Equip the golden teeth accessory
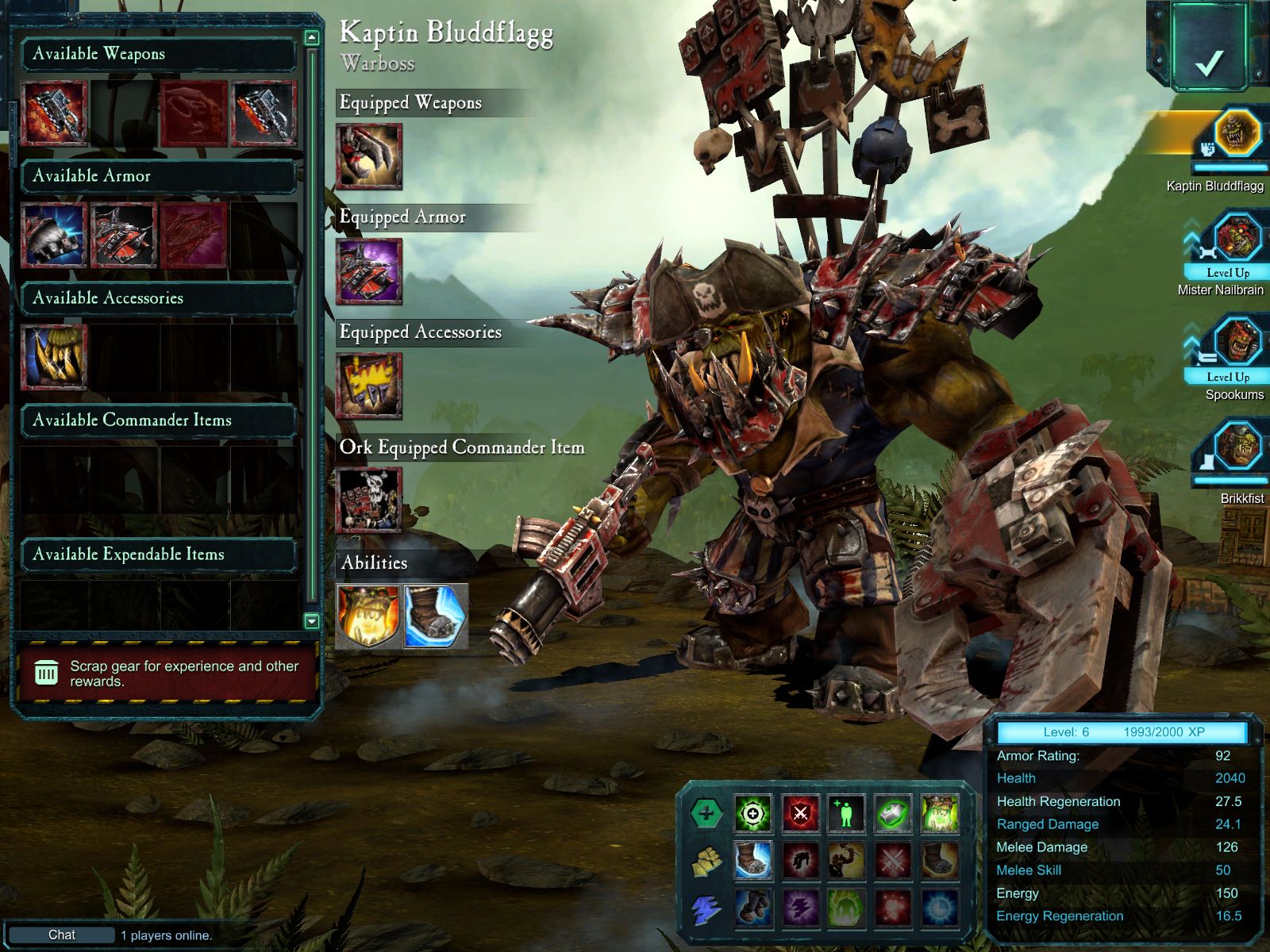Image resolution: width=1270 pixels, height=952 pixels. pos(54,357)
